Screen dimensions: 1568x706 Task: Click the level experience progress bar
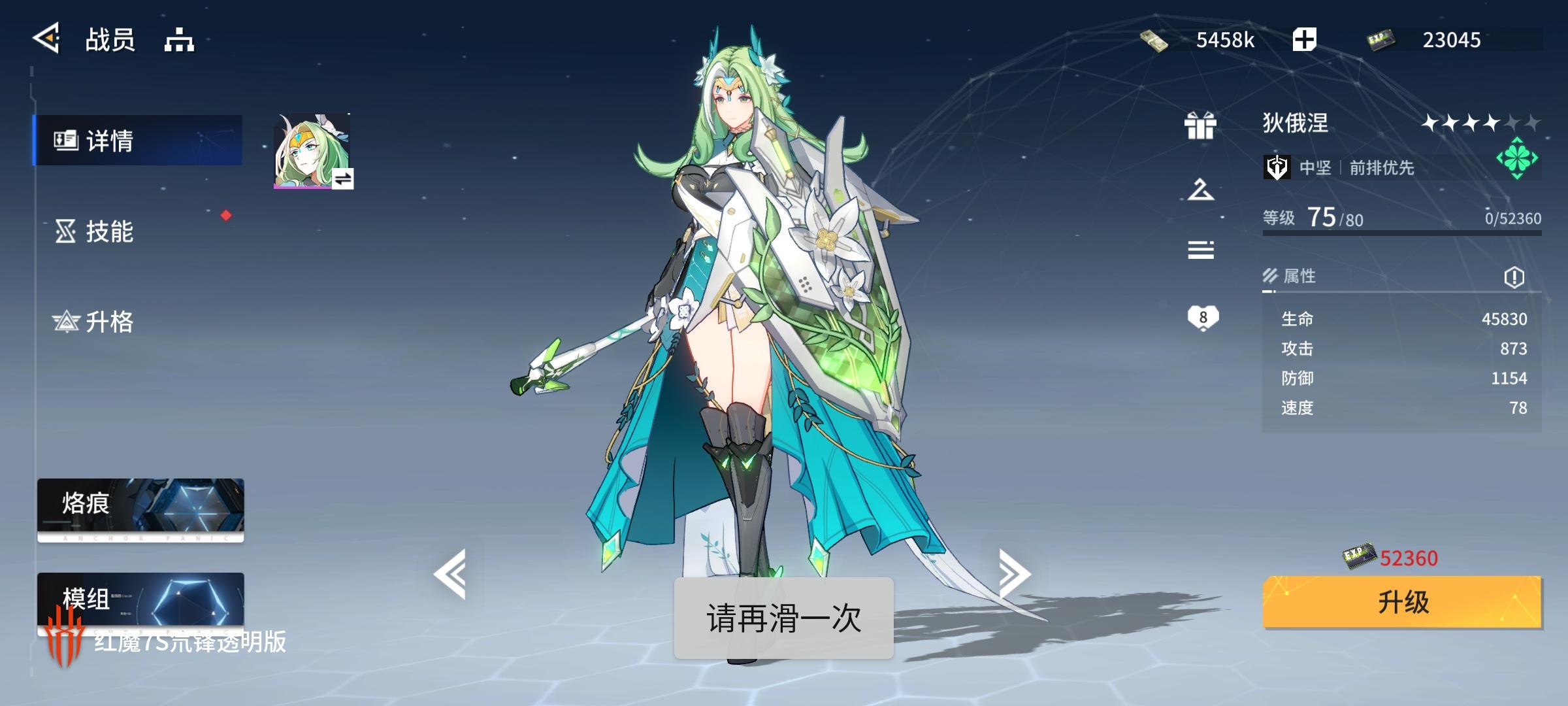[1398, 233]
